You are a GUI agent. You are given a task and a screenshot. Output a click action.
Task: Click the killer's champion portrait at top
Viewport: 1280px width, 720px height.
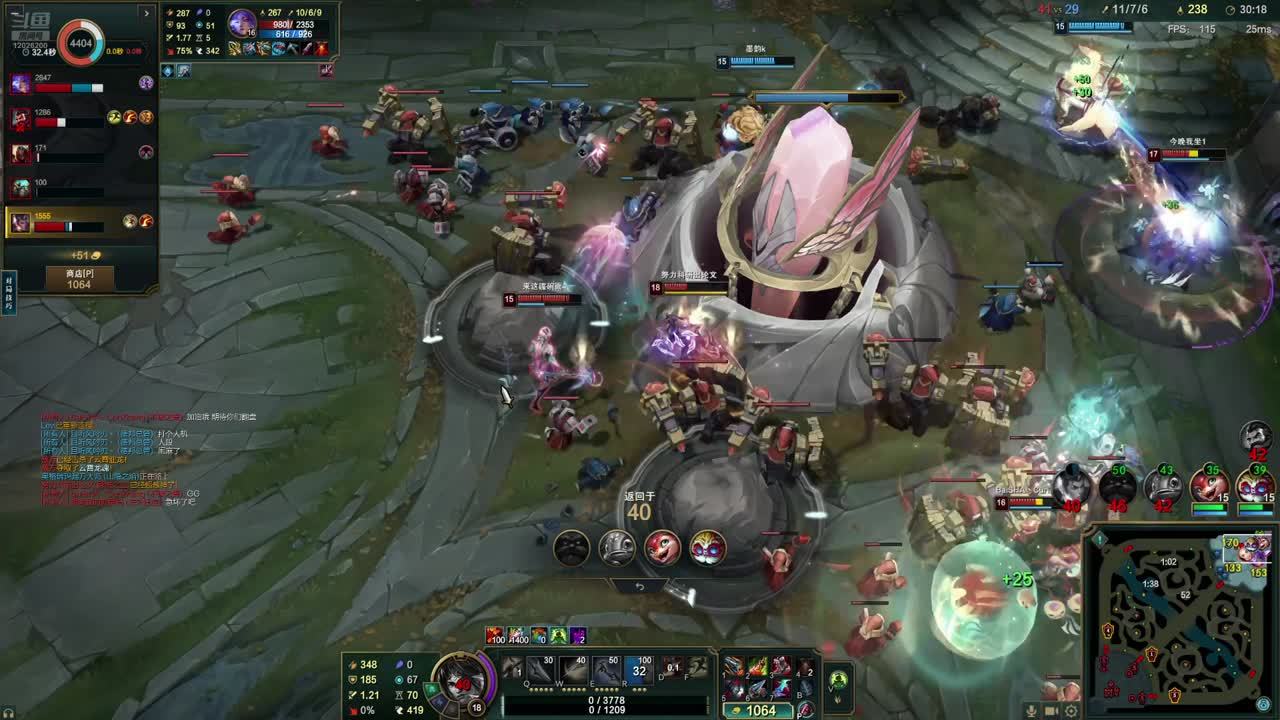242,22
